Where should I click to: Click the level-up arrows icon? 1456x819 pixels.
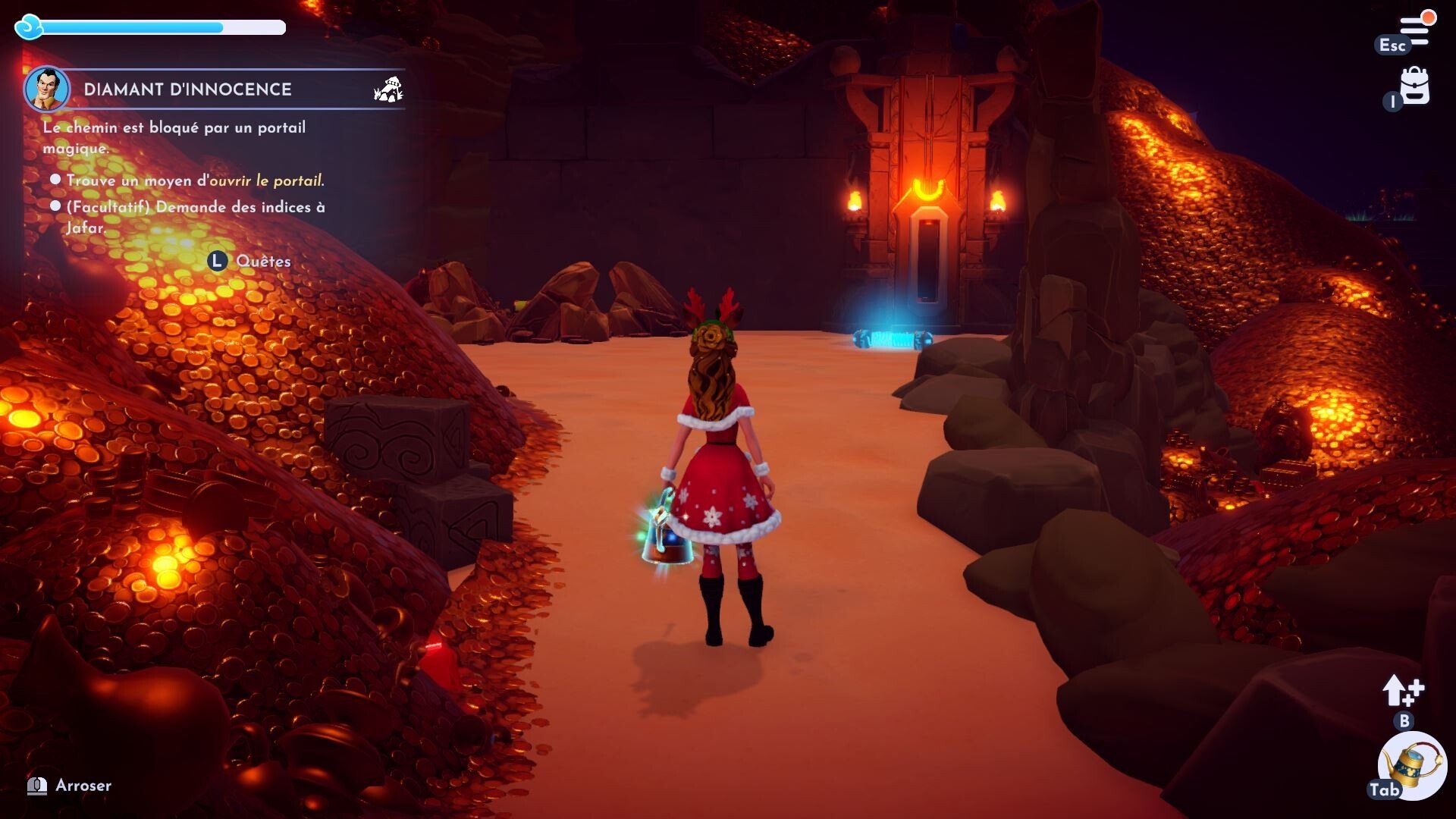(x=1402, y=690)
